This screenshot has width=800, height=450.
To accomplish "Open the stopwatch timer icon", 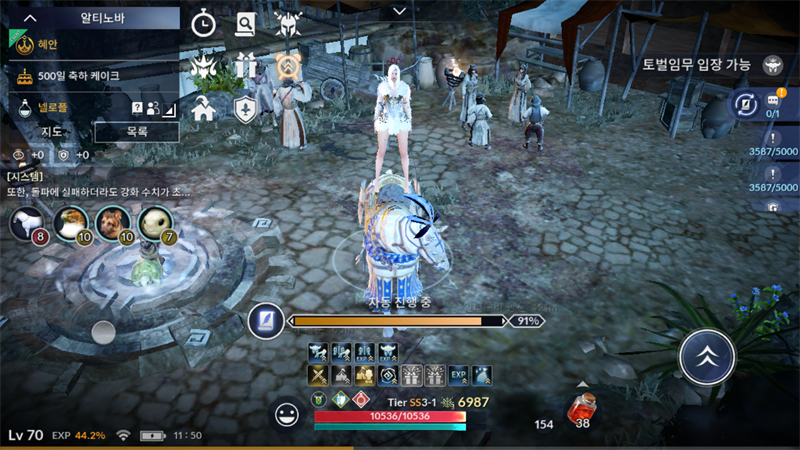I will [x=204, y=23].
